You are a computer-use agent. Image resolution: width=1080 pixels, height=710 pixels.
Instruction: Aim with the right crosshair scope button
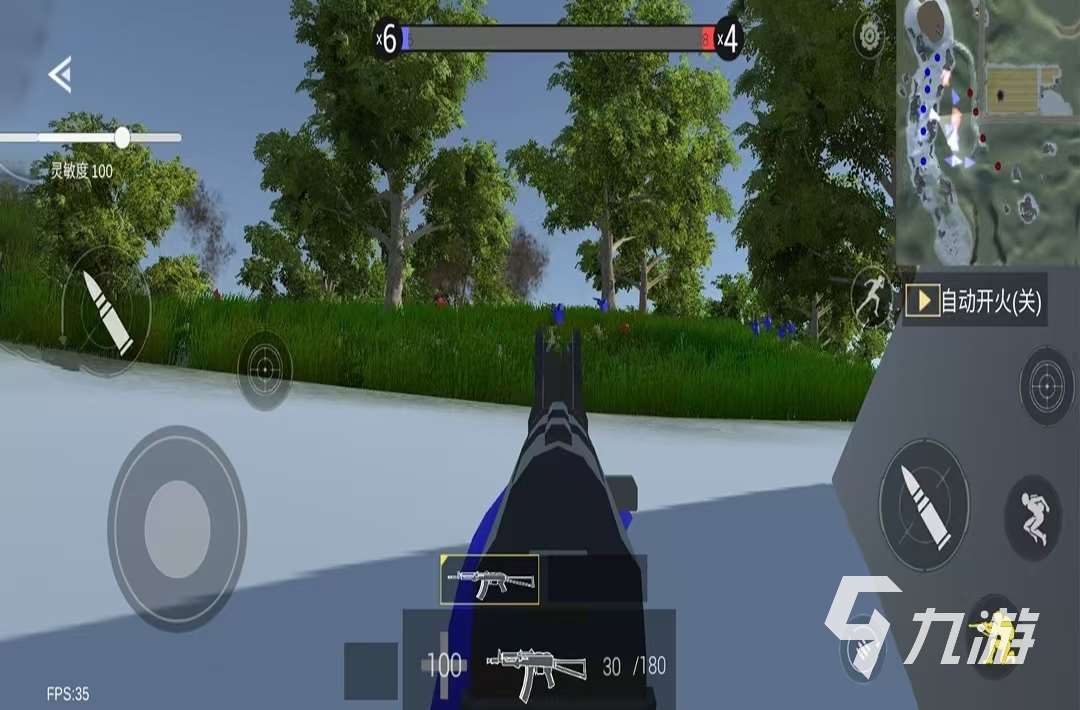[x=1046, y=386]
